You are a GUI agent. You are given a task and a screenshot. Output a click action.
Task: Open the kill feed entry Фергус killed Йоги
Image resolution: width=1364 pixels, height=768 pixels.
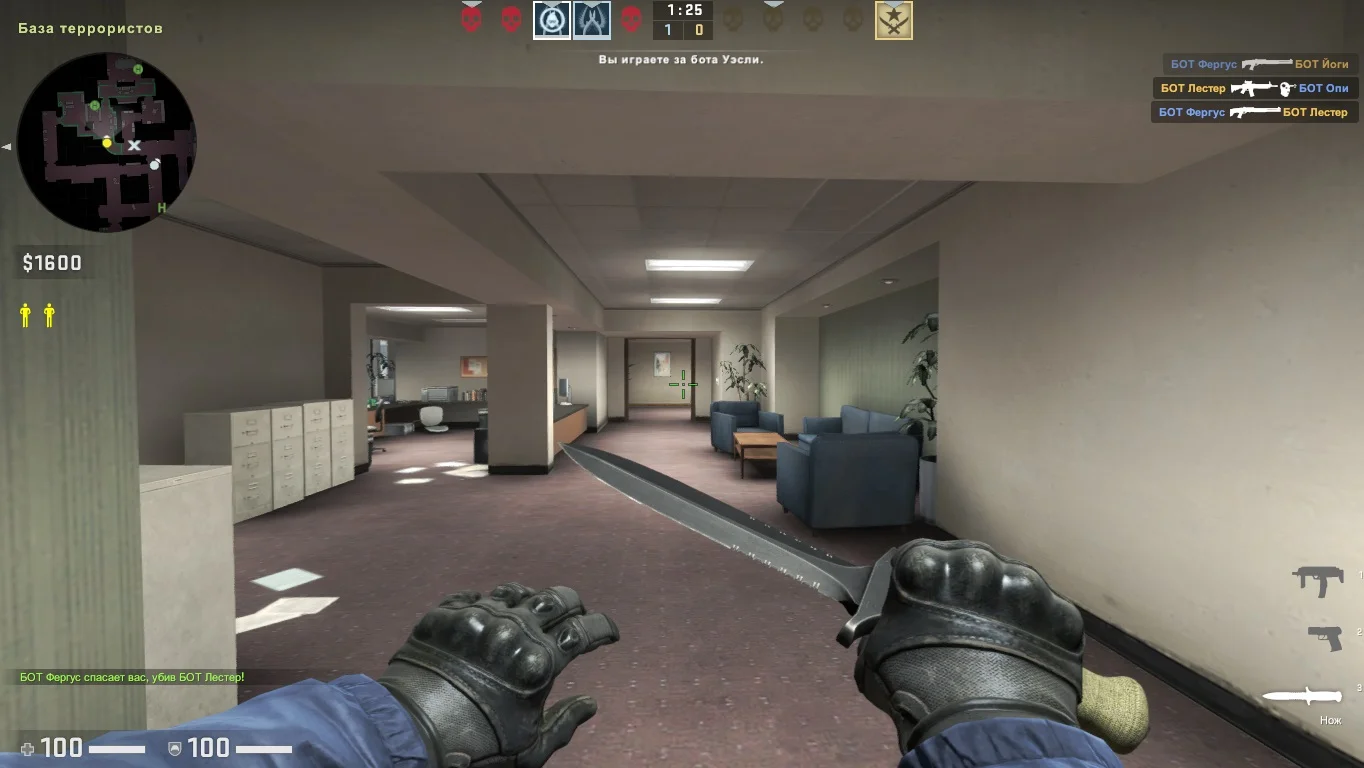(x=1259, y=64)
